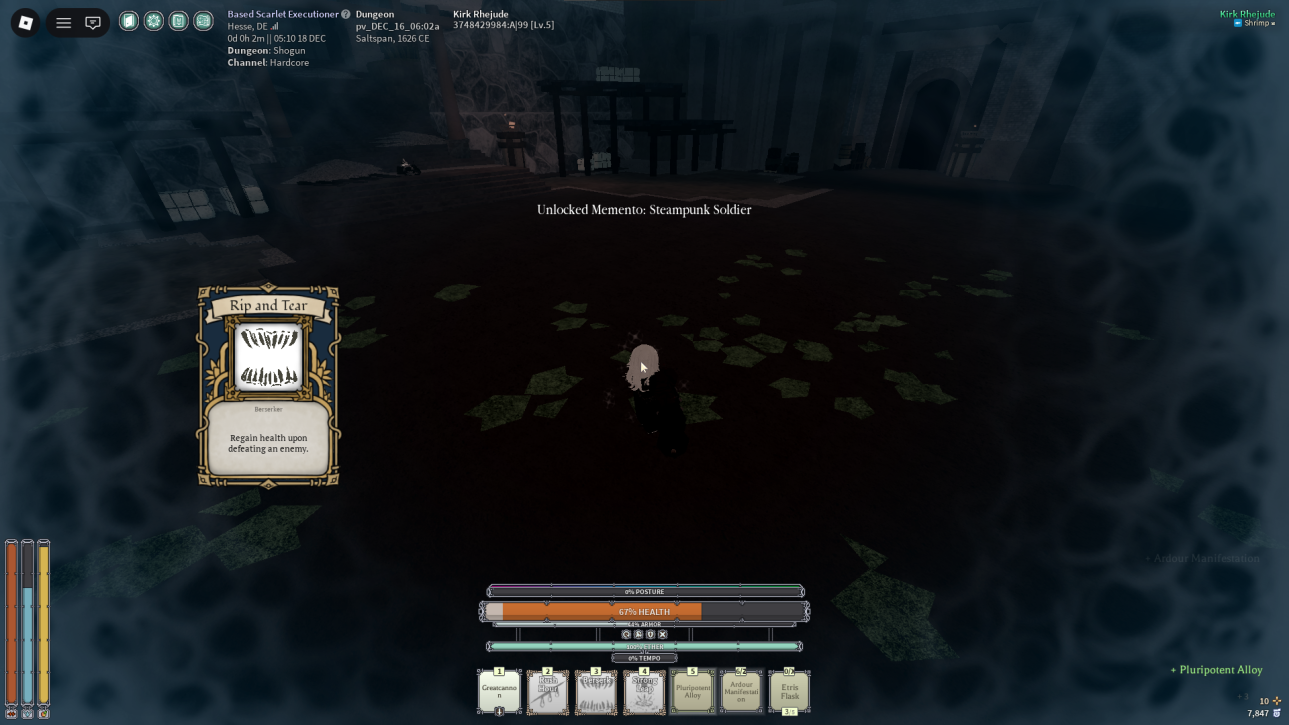Image resolution: width=1289 pixels, height=725 pixels.
Task: Click the help question mark icon
Action: (x=346, y=14)
